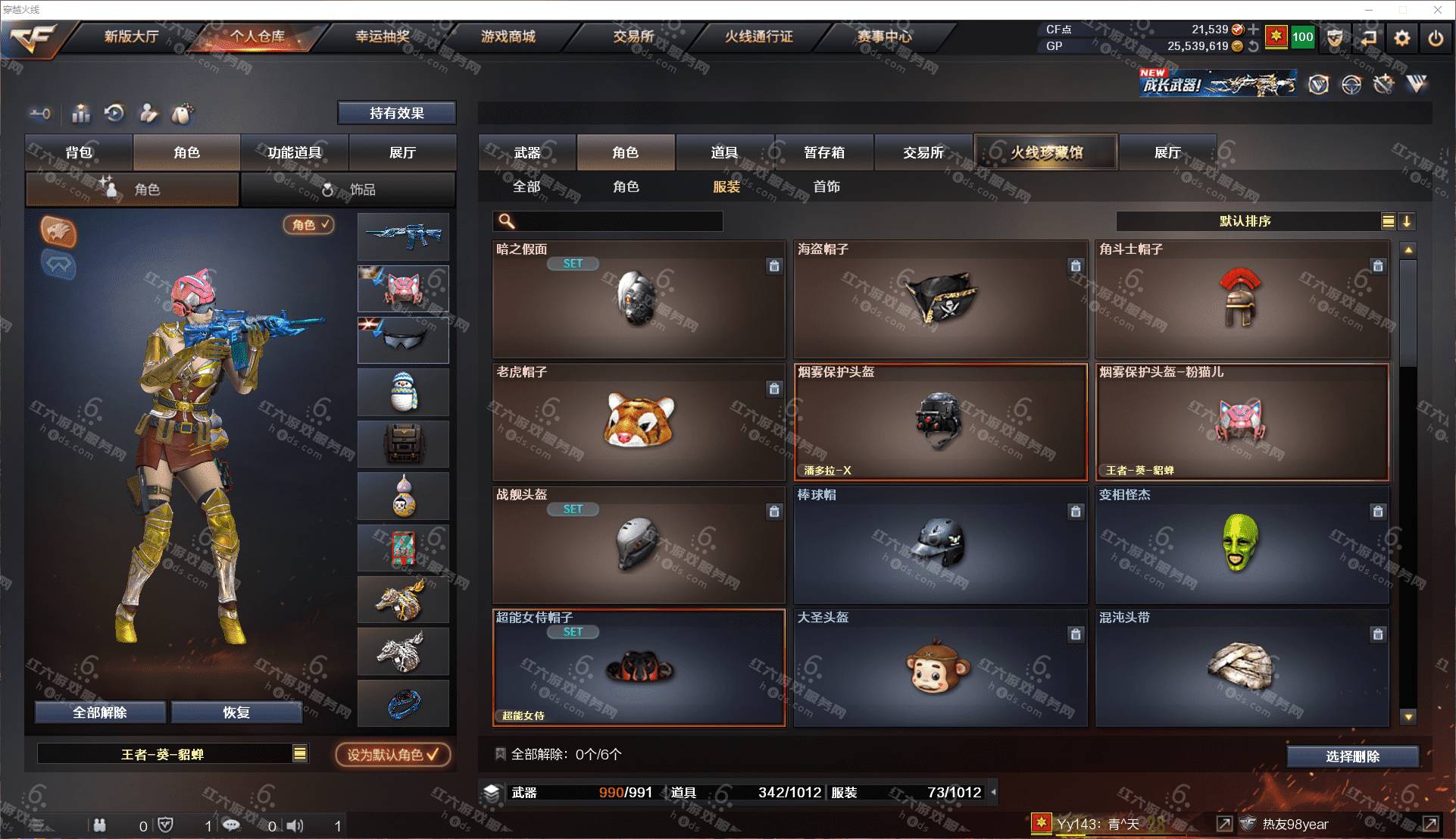Select the 大圣头盔 monkey helmet

[x=940, y=668]
